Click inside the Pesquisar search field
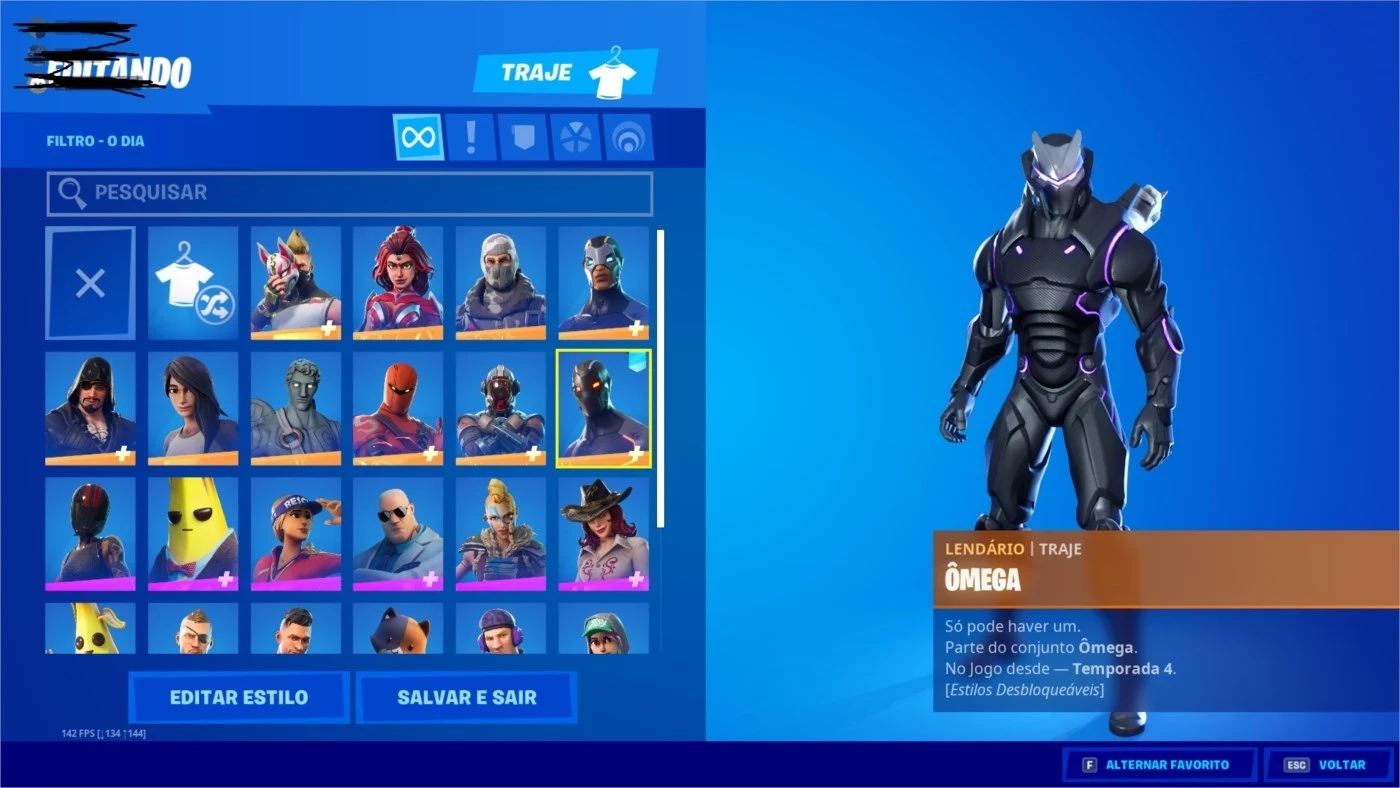1400x788 pixels. pyautogui.click(x=350, y=192)
